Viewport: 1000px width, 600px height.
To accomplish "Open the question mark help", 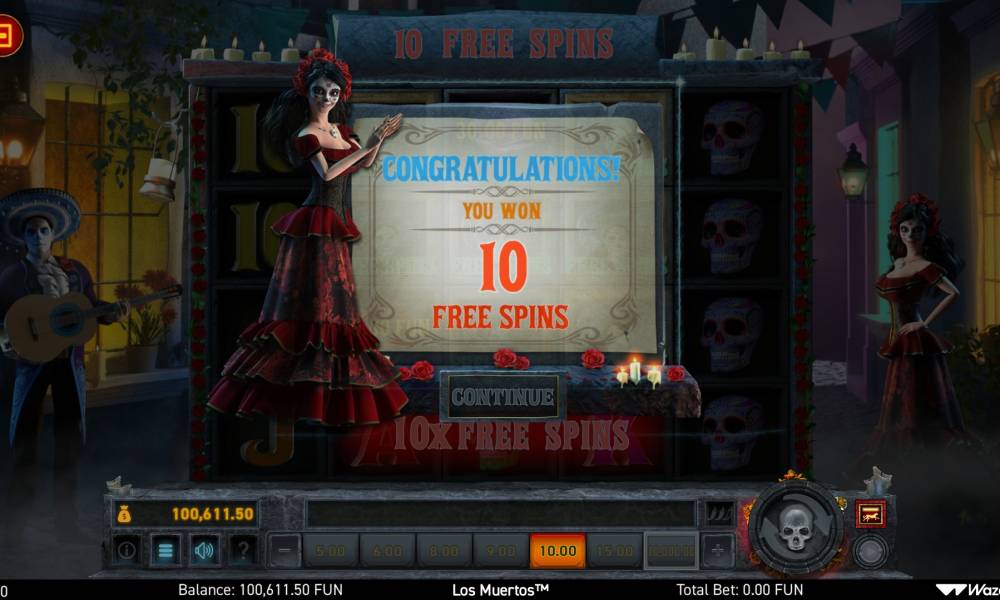I will click(x=242, y=550).
